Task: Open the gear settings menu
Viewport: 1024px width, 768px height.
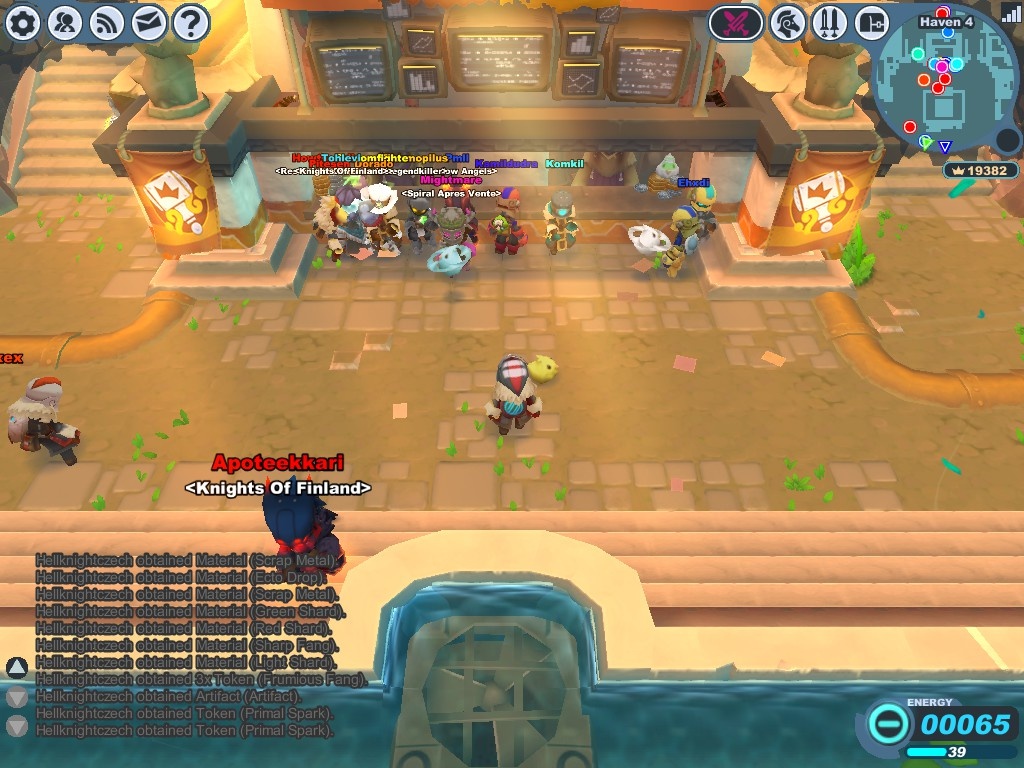Action: [x=23, y=22]
